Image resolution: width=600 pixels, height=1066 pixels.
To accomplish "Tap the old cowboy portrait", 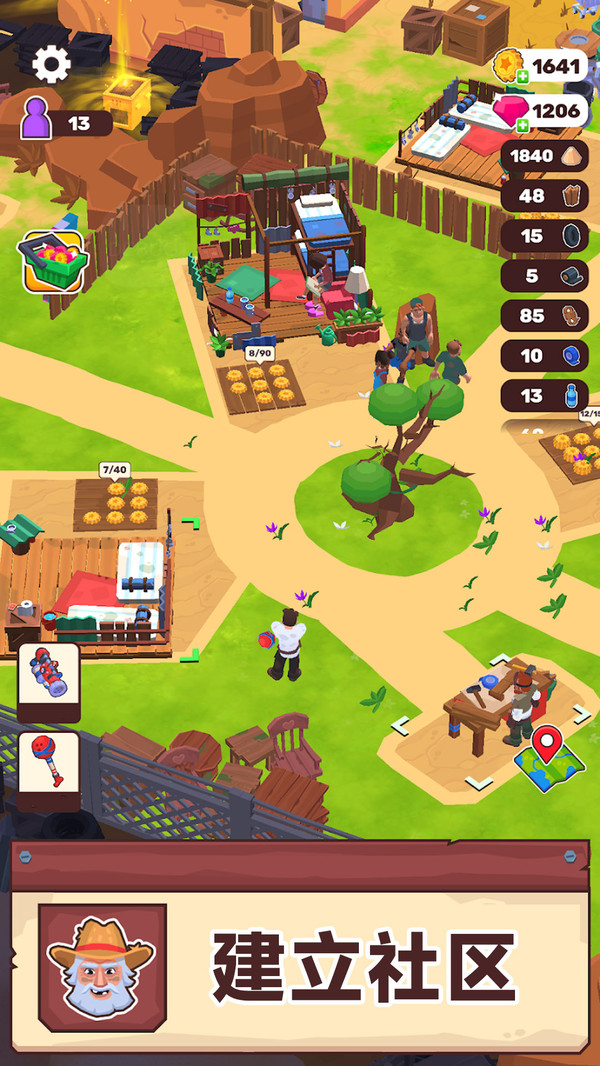I will coord(102,966).
